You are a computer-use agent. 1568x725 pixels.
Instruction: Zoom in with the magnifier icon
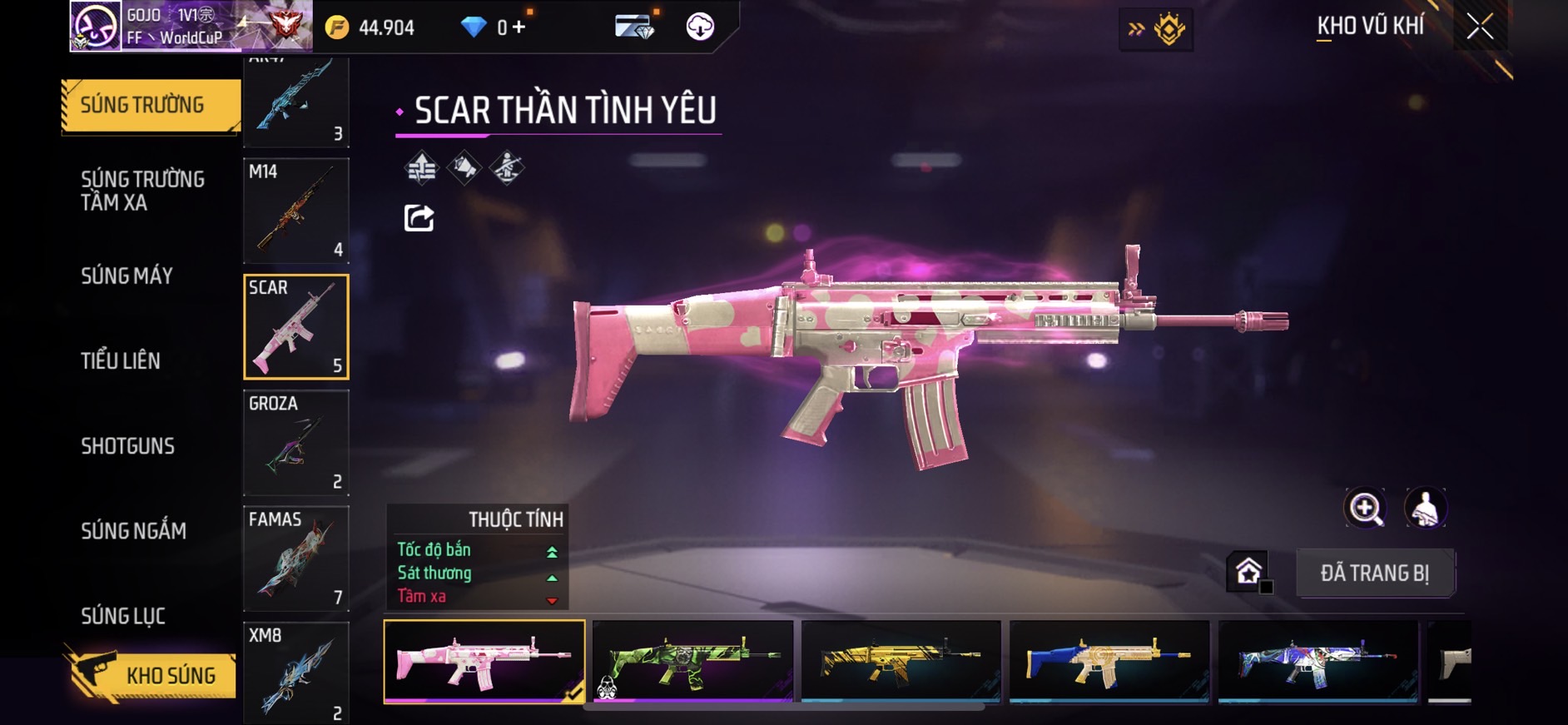point(1365,508)
